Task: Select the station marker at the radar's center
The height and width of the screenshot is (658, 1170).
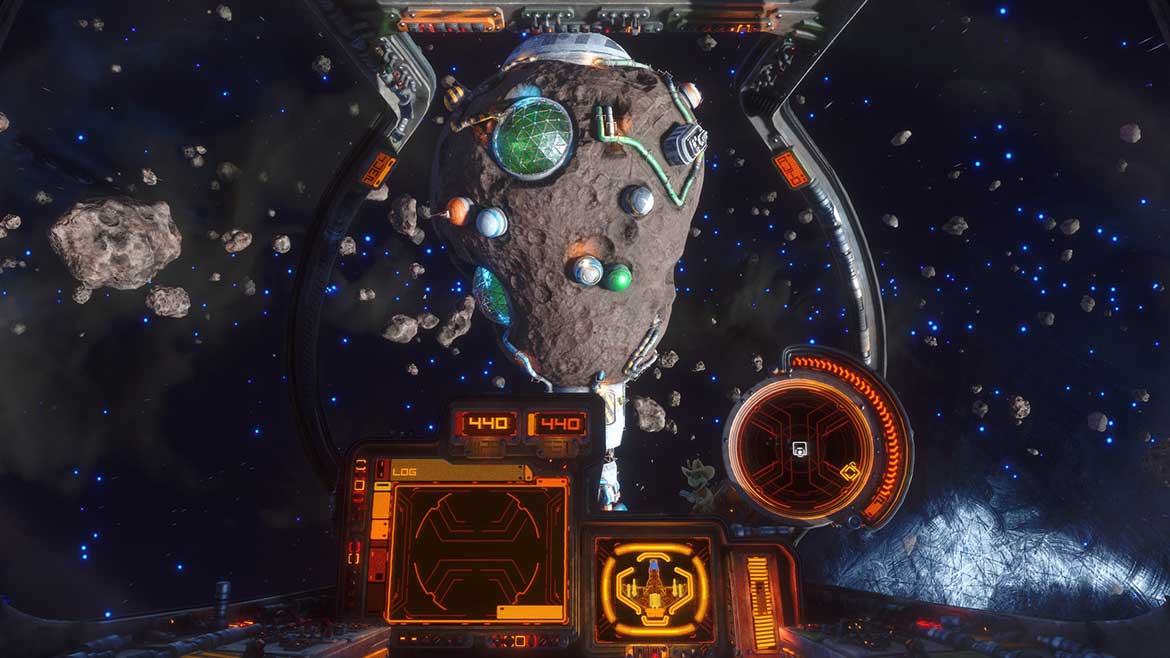Action: (799, 449)
